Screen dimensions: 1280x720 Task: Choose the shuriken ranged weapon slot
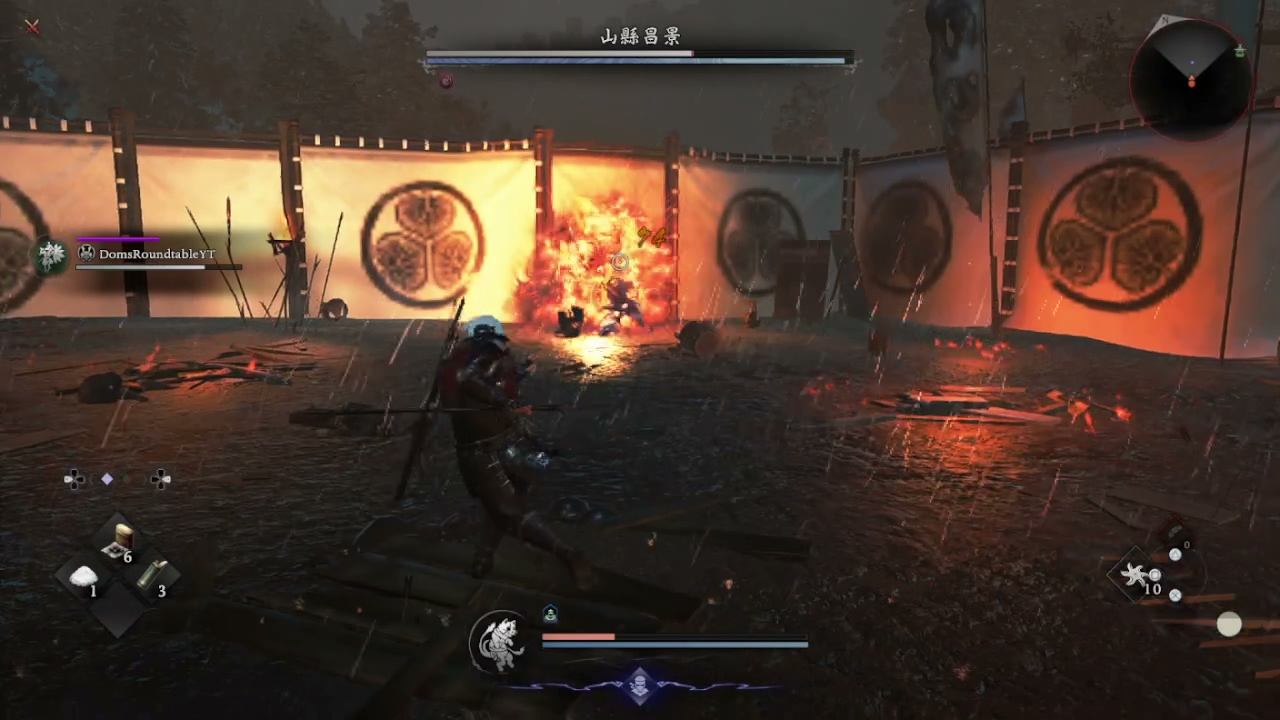pyautogui.click(x=1136, y=575)
